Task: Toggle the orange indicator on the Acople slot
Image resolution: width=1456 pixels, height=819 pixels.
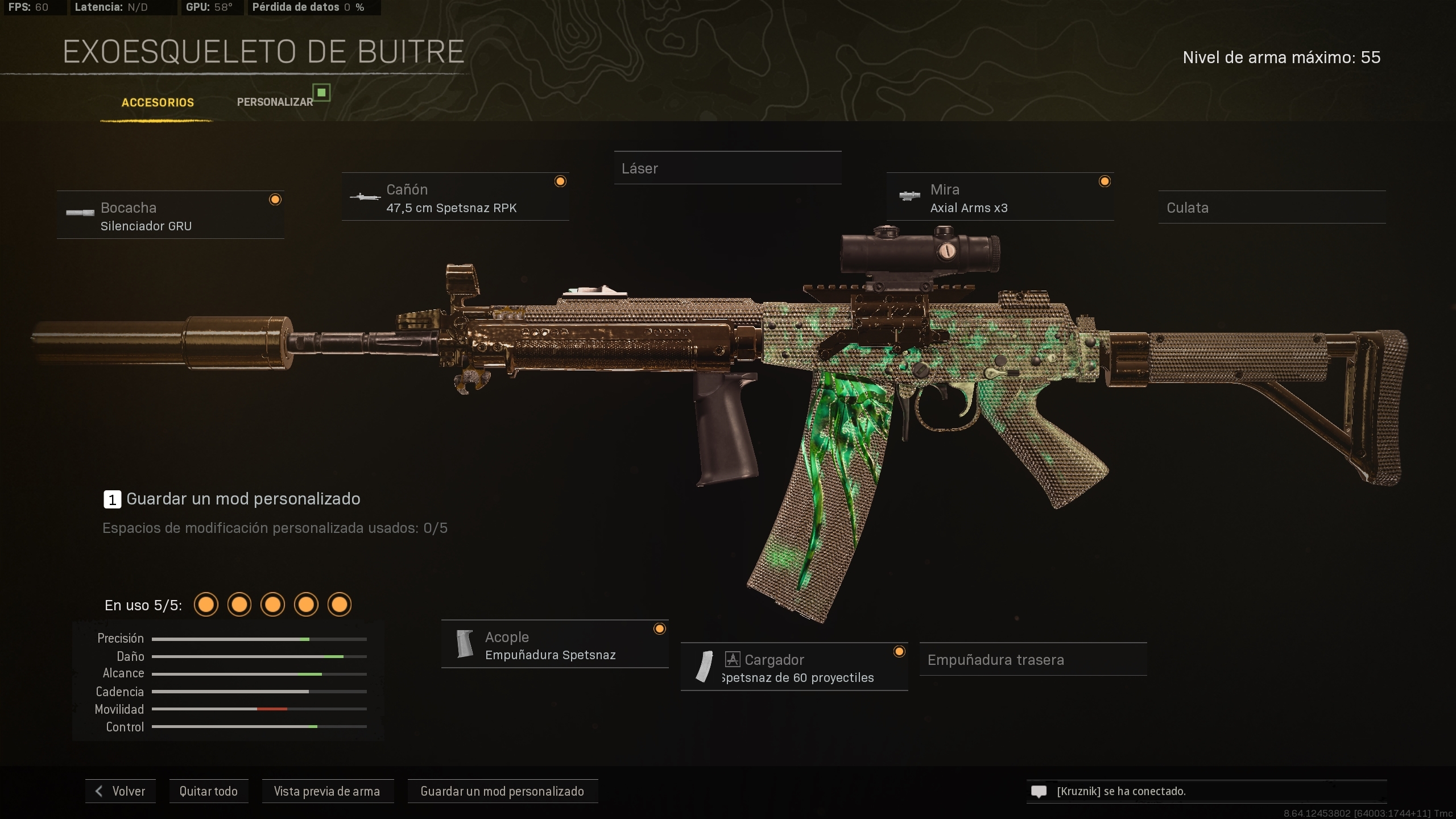Action: pos(660,628)
